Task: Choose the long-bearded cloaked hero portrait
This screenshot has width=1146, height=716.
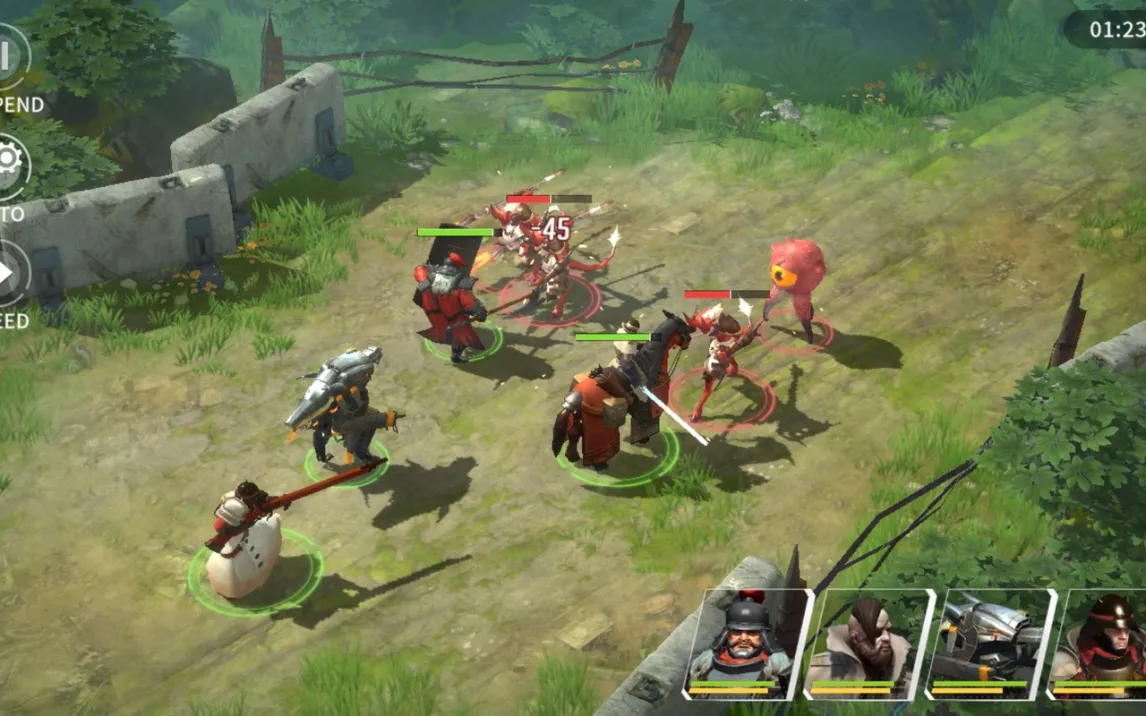Action: pyautogui.click(x=867, y=642)
